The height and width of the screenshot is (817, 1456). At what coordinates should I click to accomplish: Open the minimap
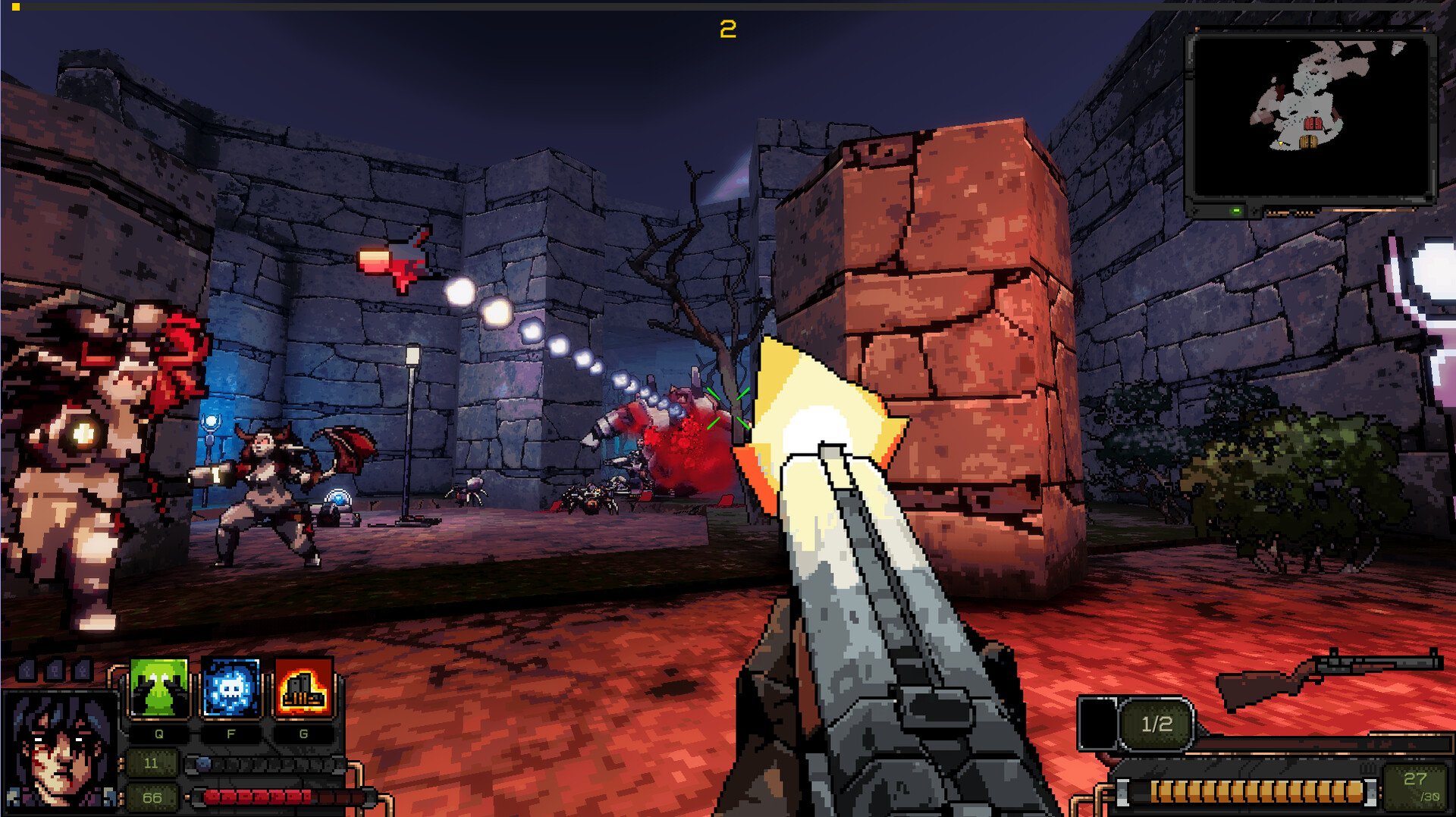[1311, 118]
